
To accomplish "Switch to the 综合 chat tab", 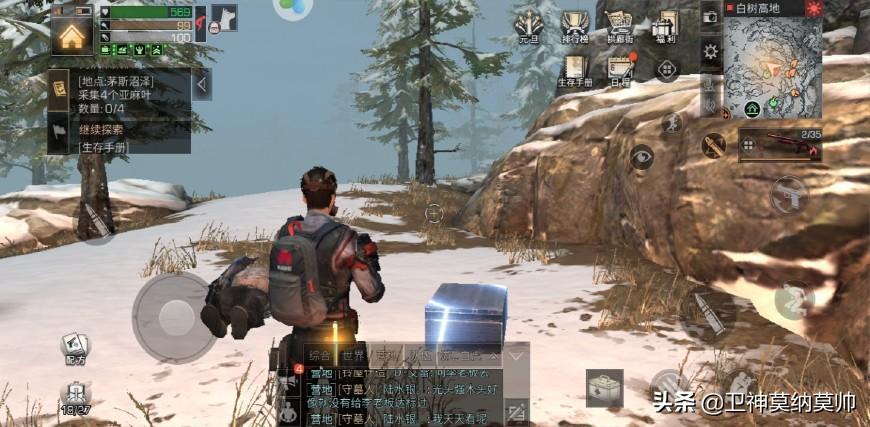I will tap(319, 356).
